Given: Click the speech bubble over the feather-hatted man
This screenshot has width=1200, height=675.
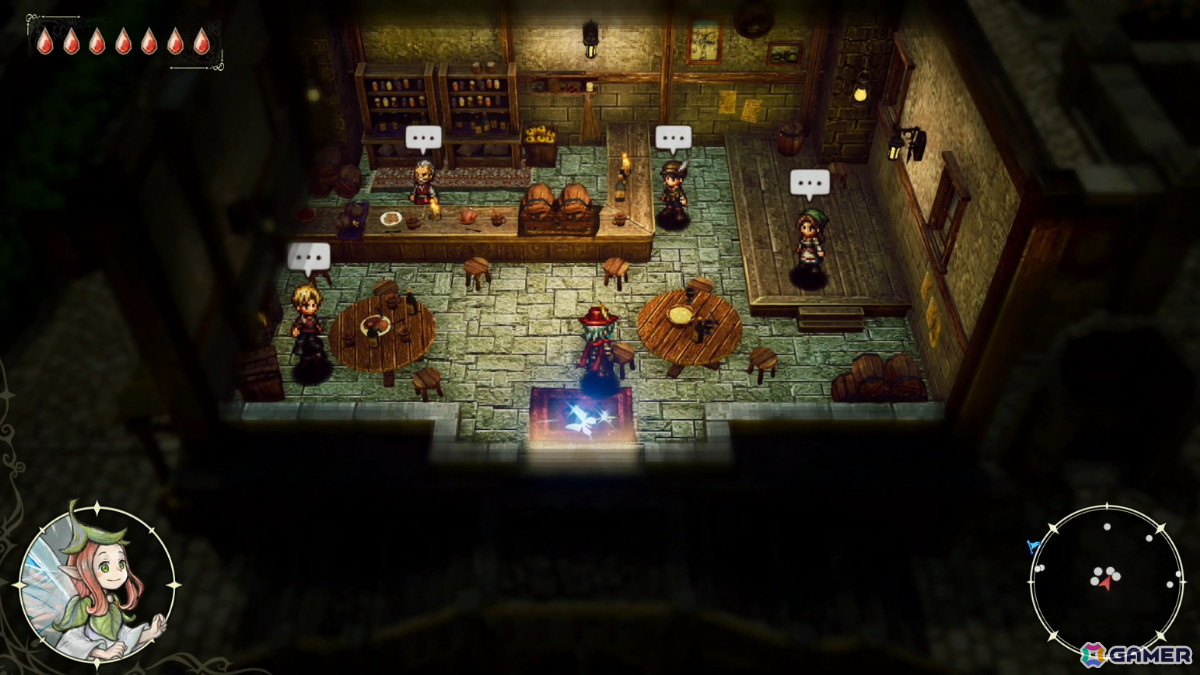Looking at the screenshot, I should coord(673,138).
